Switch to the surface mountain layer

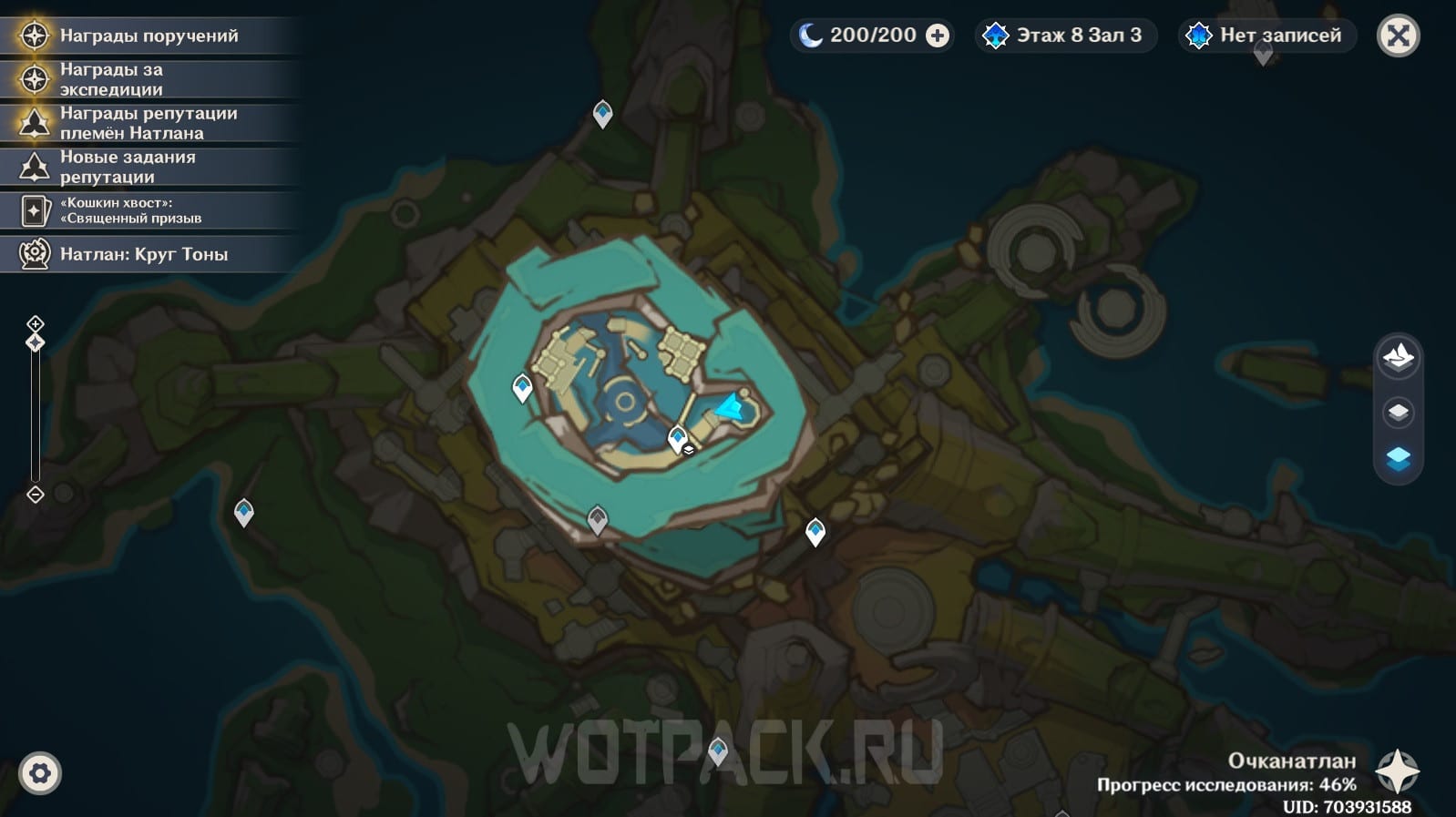1398,356
